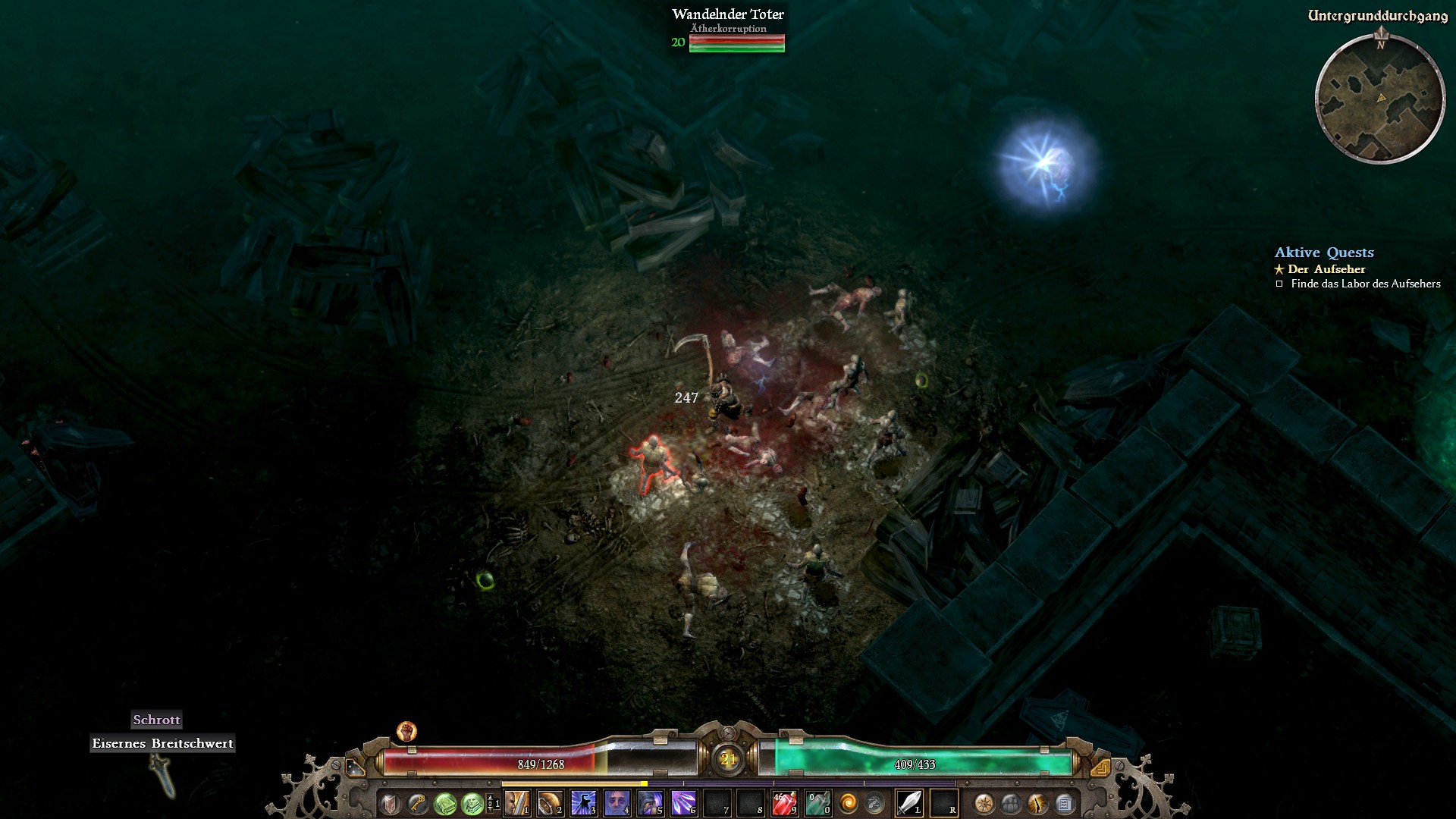1456x819 pixels.
Task: Drink the red health potion
Action: pyautogui.click(x=784, y=803)
